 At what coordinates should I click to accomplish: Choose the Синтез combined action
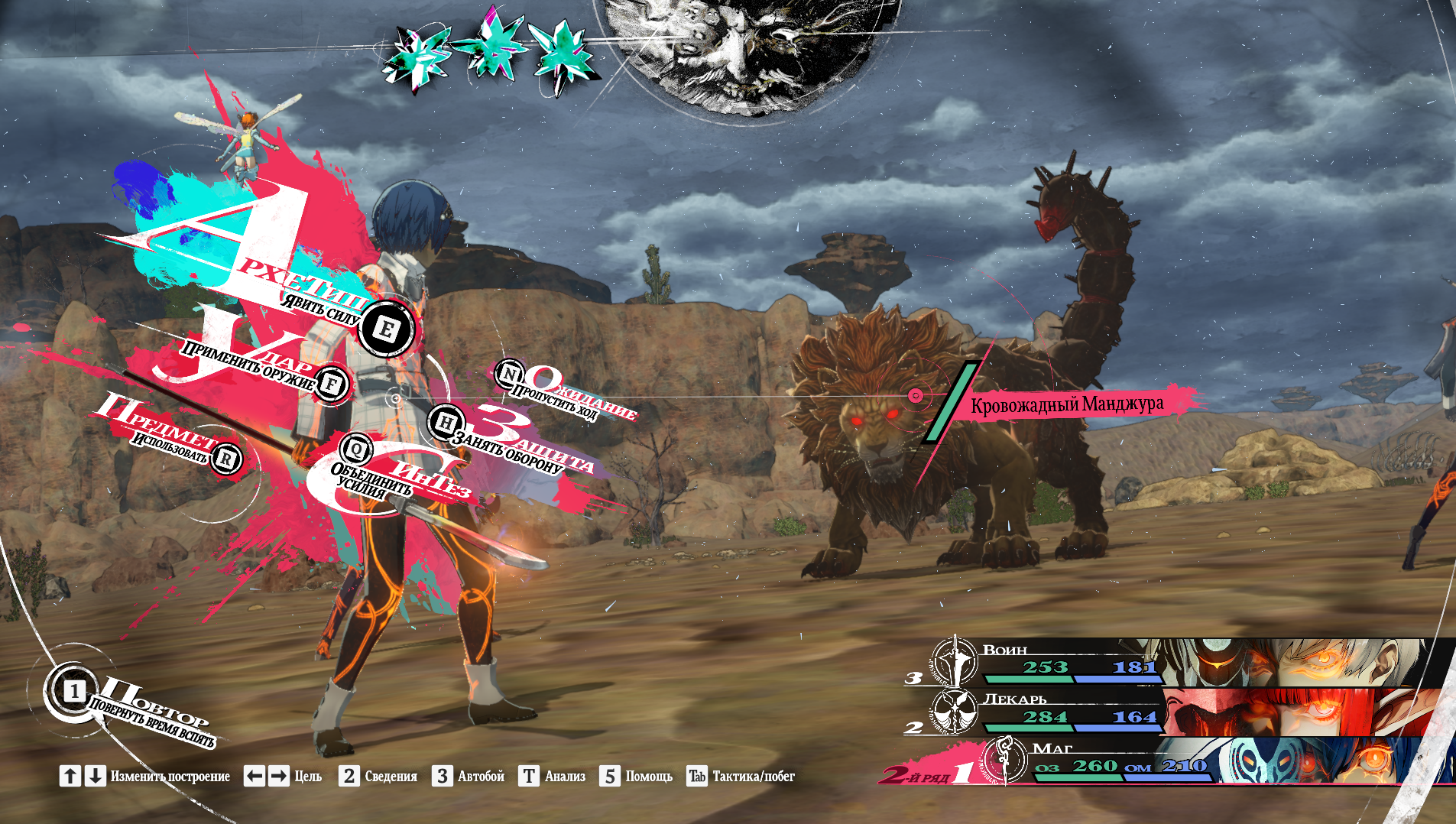(x=356, y=449)
